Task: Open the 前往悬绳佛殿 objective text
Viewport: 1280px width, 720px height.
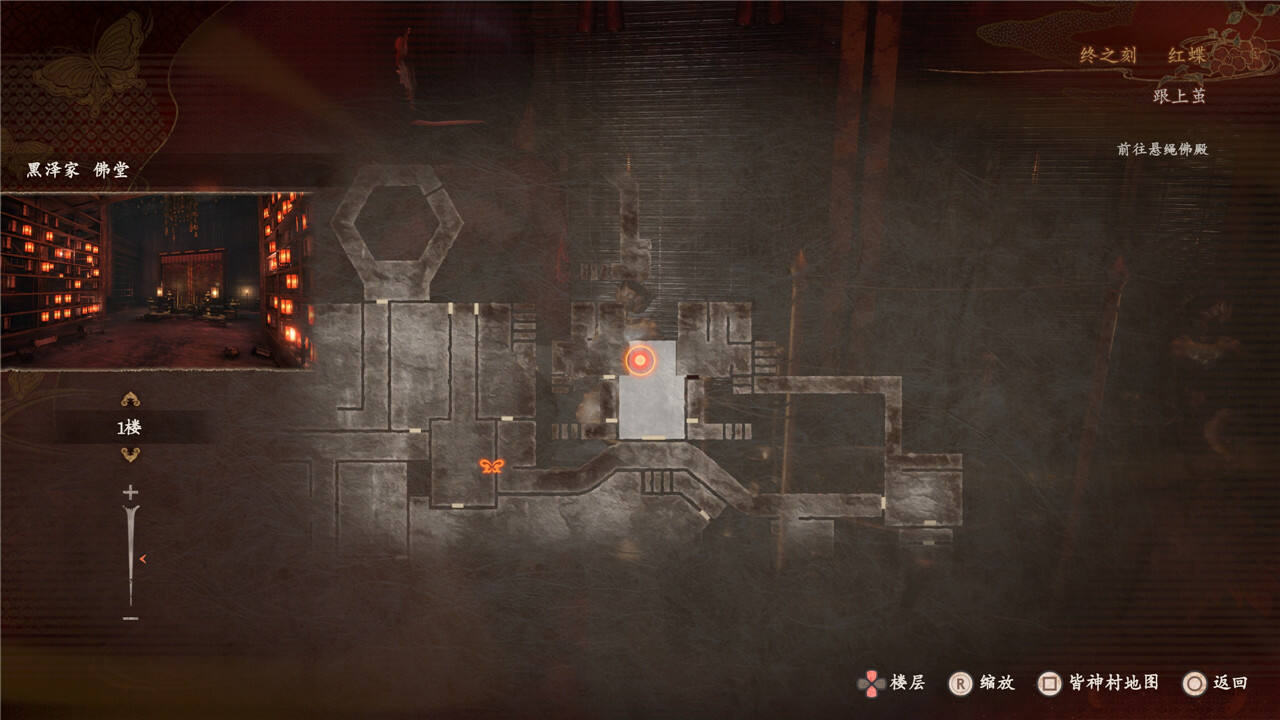Action: [x=1162, y=149]
